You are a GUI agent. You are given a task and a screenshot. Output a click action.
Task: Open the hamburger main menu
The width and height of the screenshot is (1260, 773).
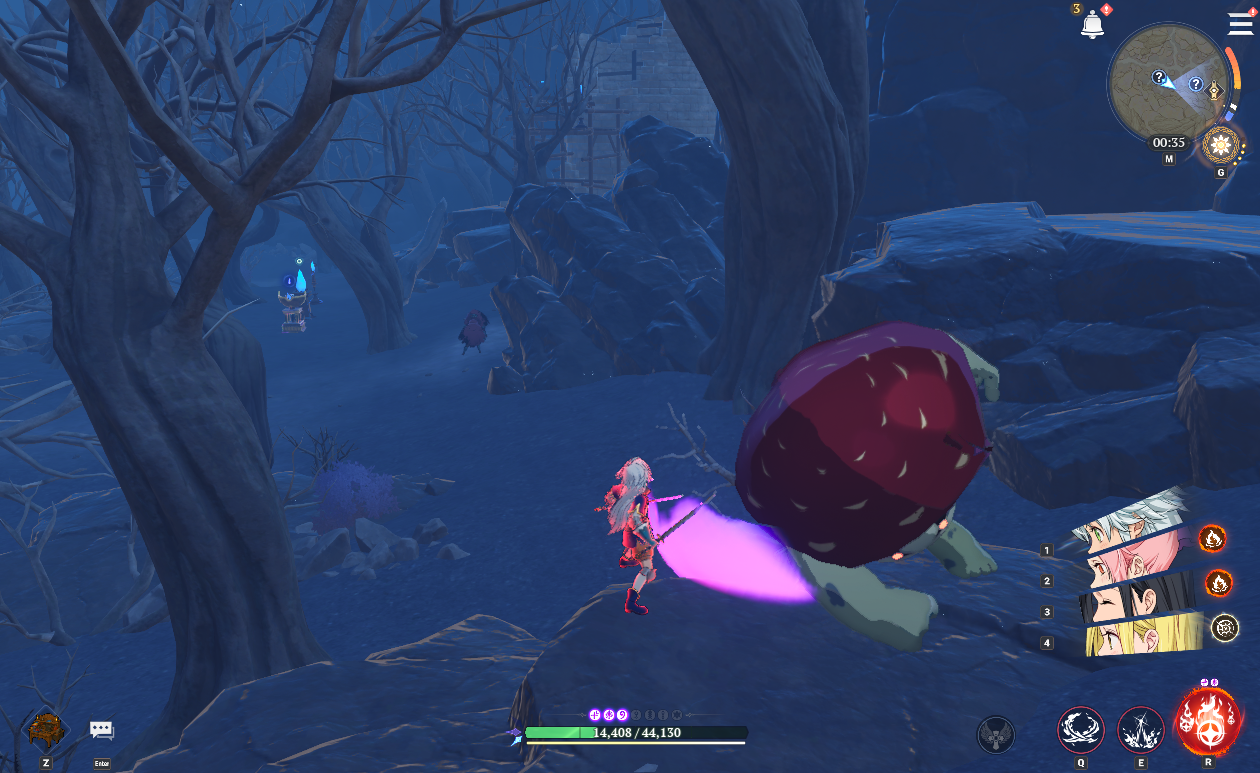click(1240, 24)
